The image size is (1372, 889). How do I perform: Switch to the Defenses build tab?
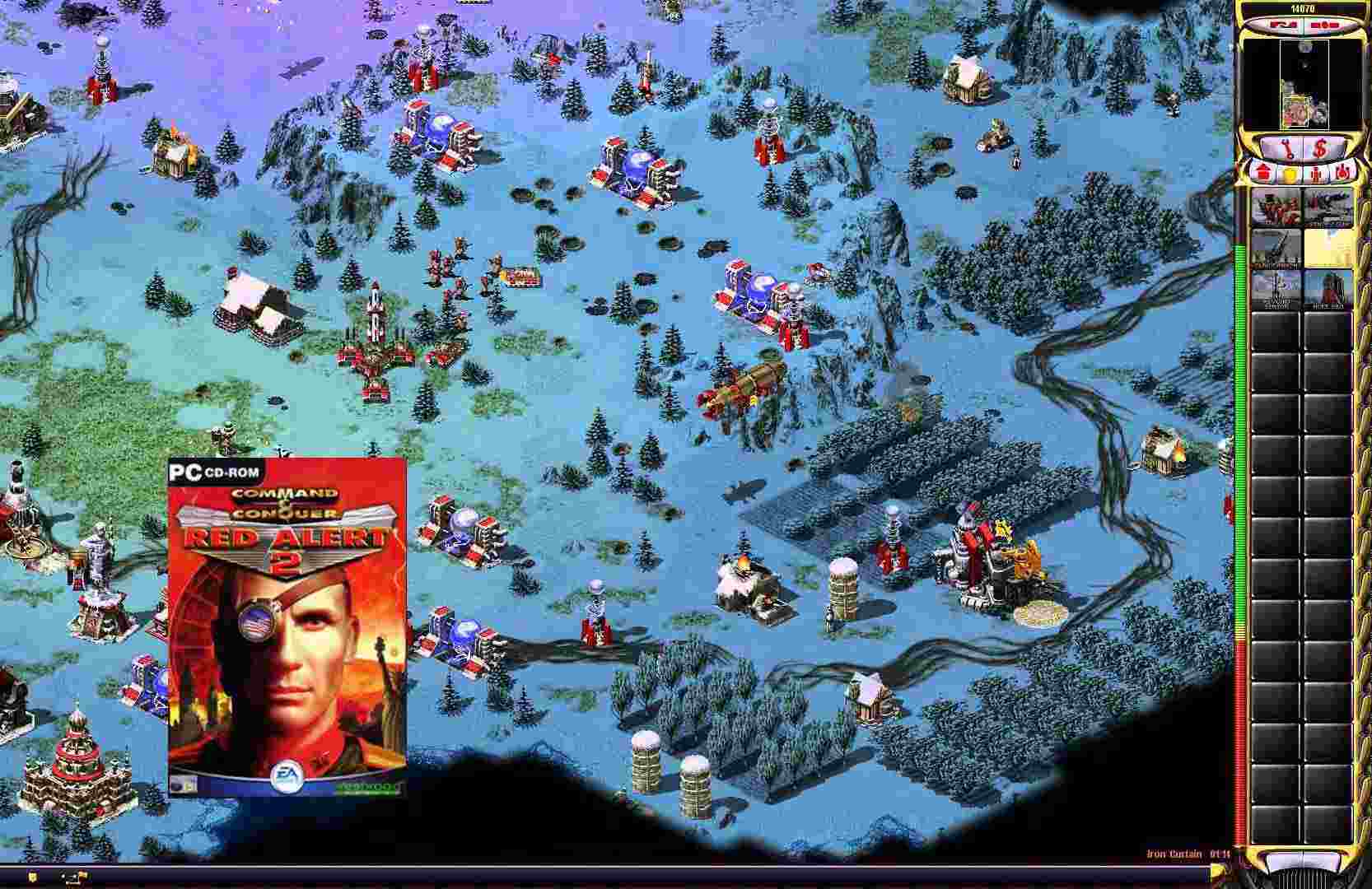[x=1290, y=173]
